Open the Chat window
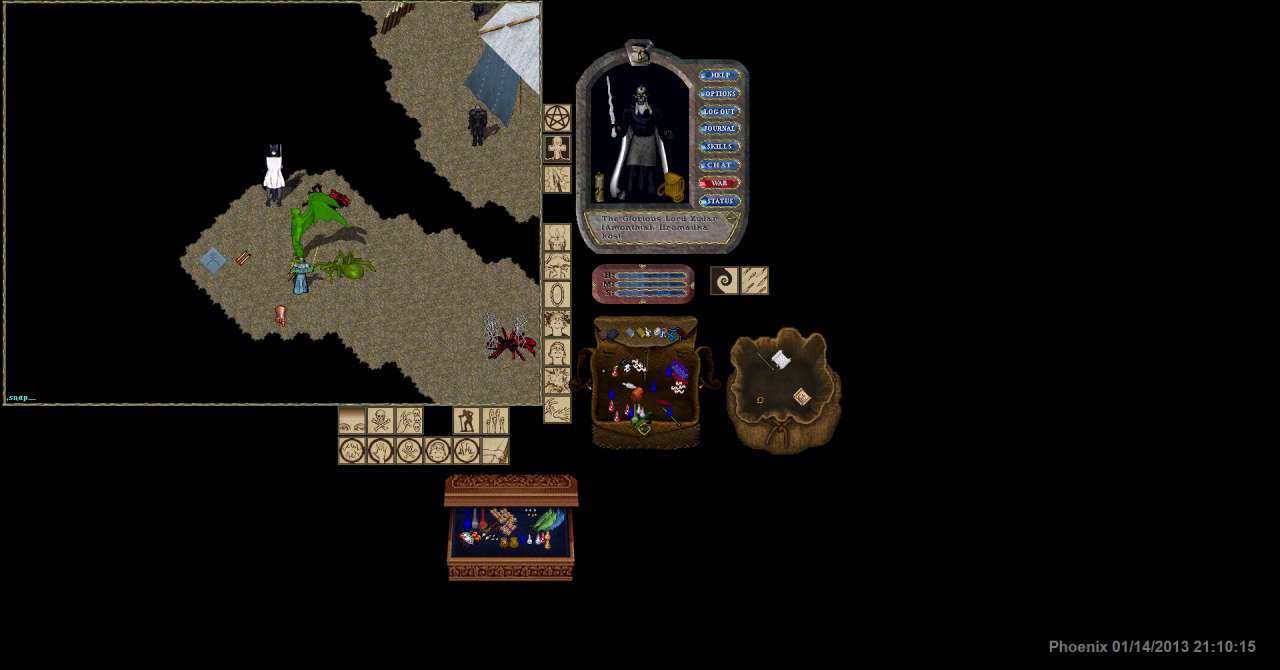This screenshot has height=670, width=1280. click(x=720, y=165)
